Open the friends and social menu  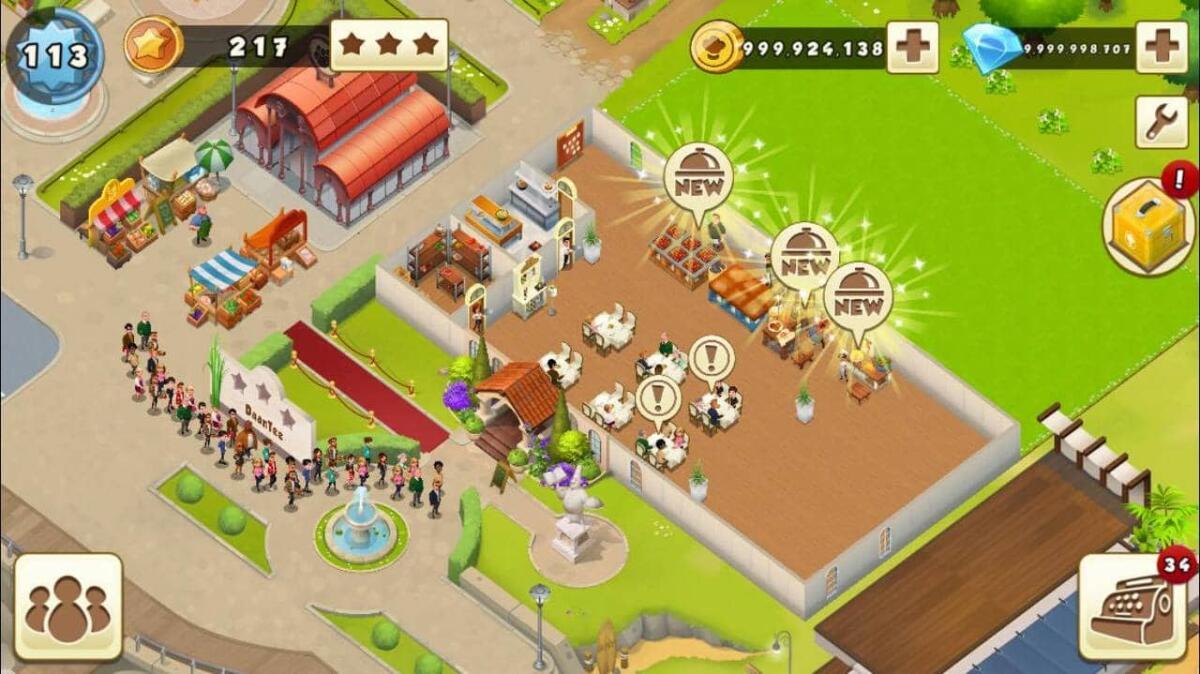67,607
